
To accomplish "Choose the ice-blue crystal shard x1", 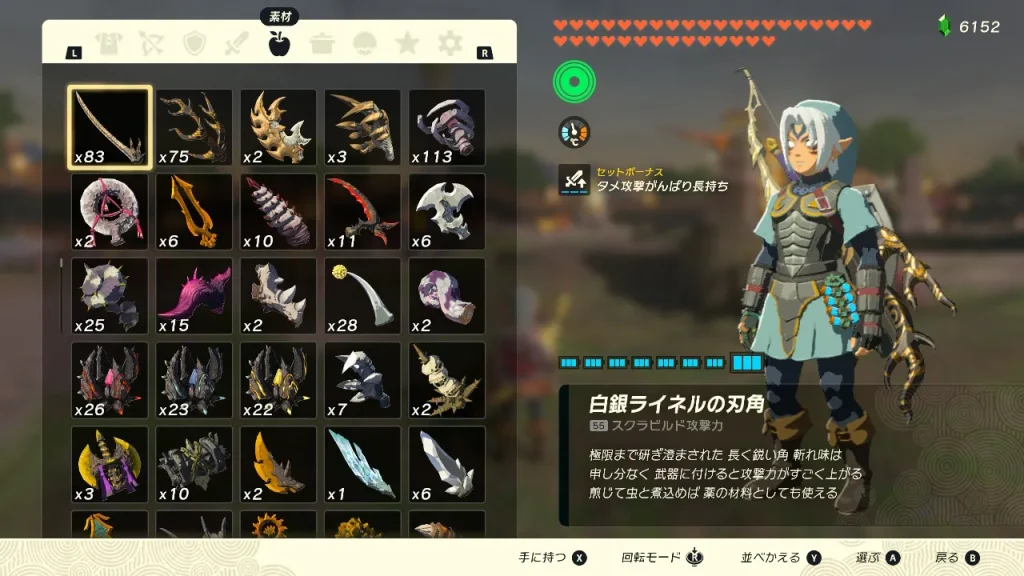I will (362, 463).
